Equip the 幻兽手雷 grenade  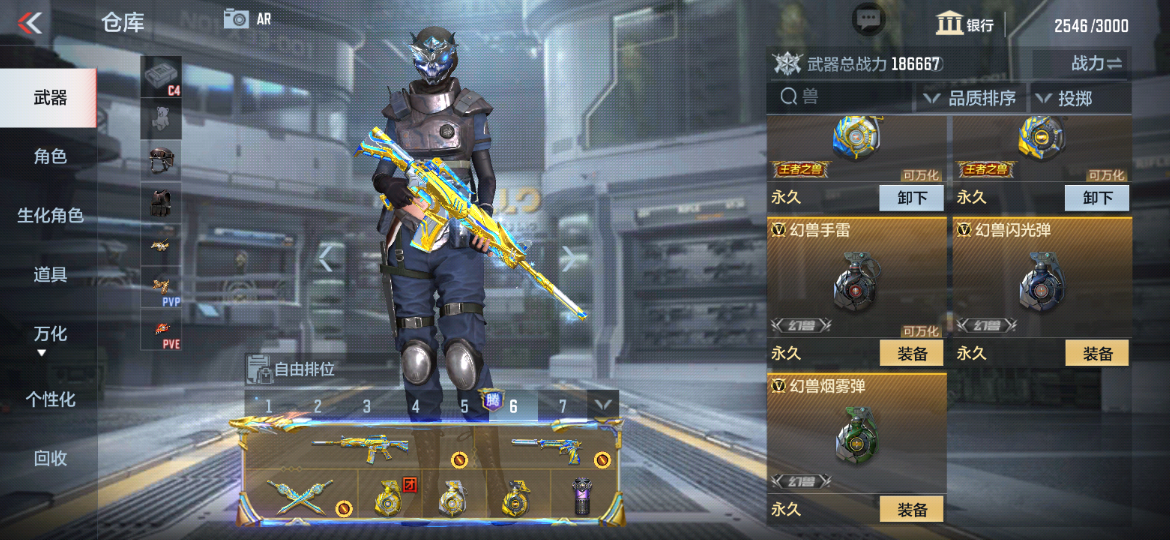[912, 353]
